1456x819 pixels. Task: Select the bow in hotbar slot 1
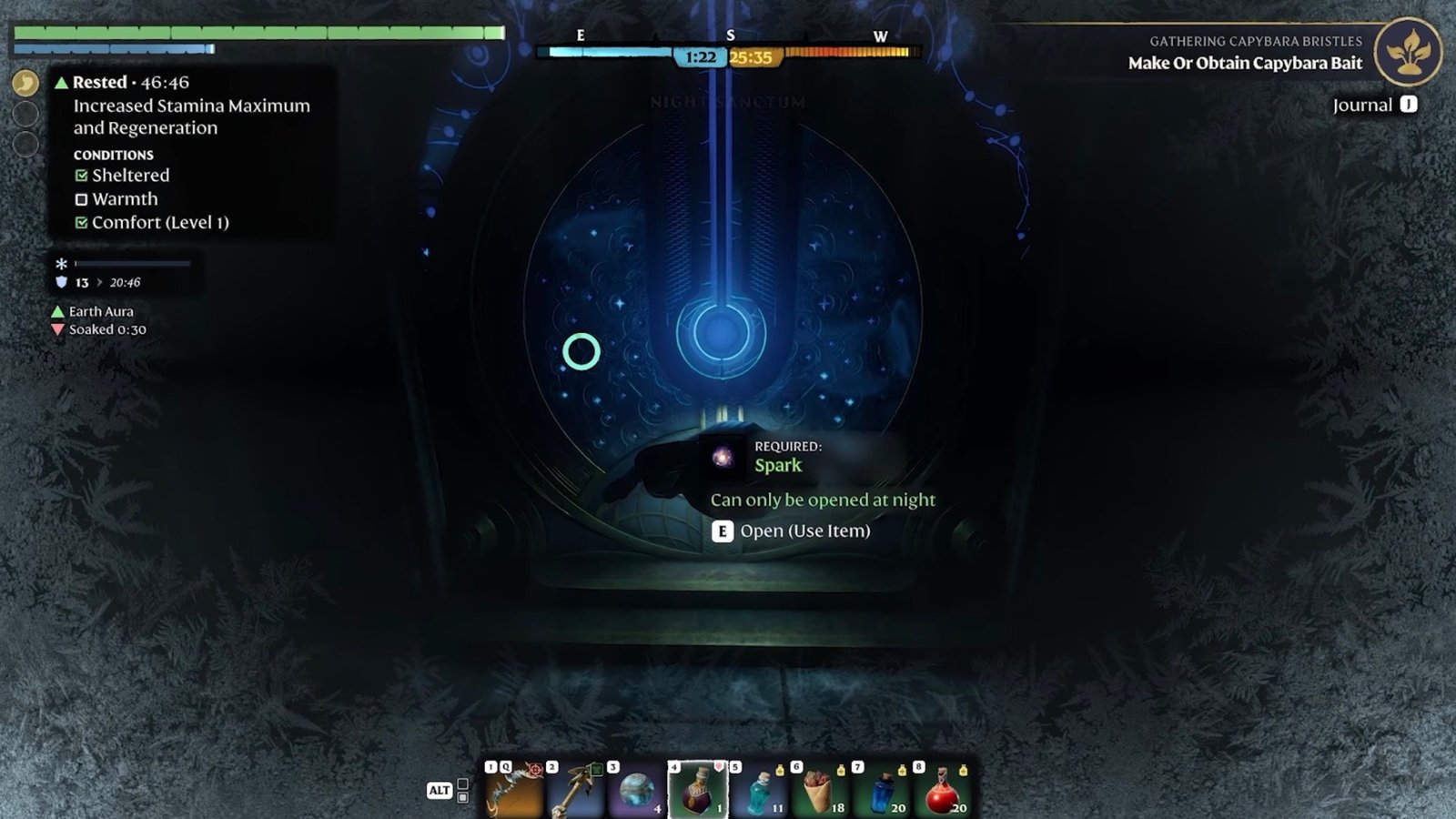click(x=515, y=792)
